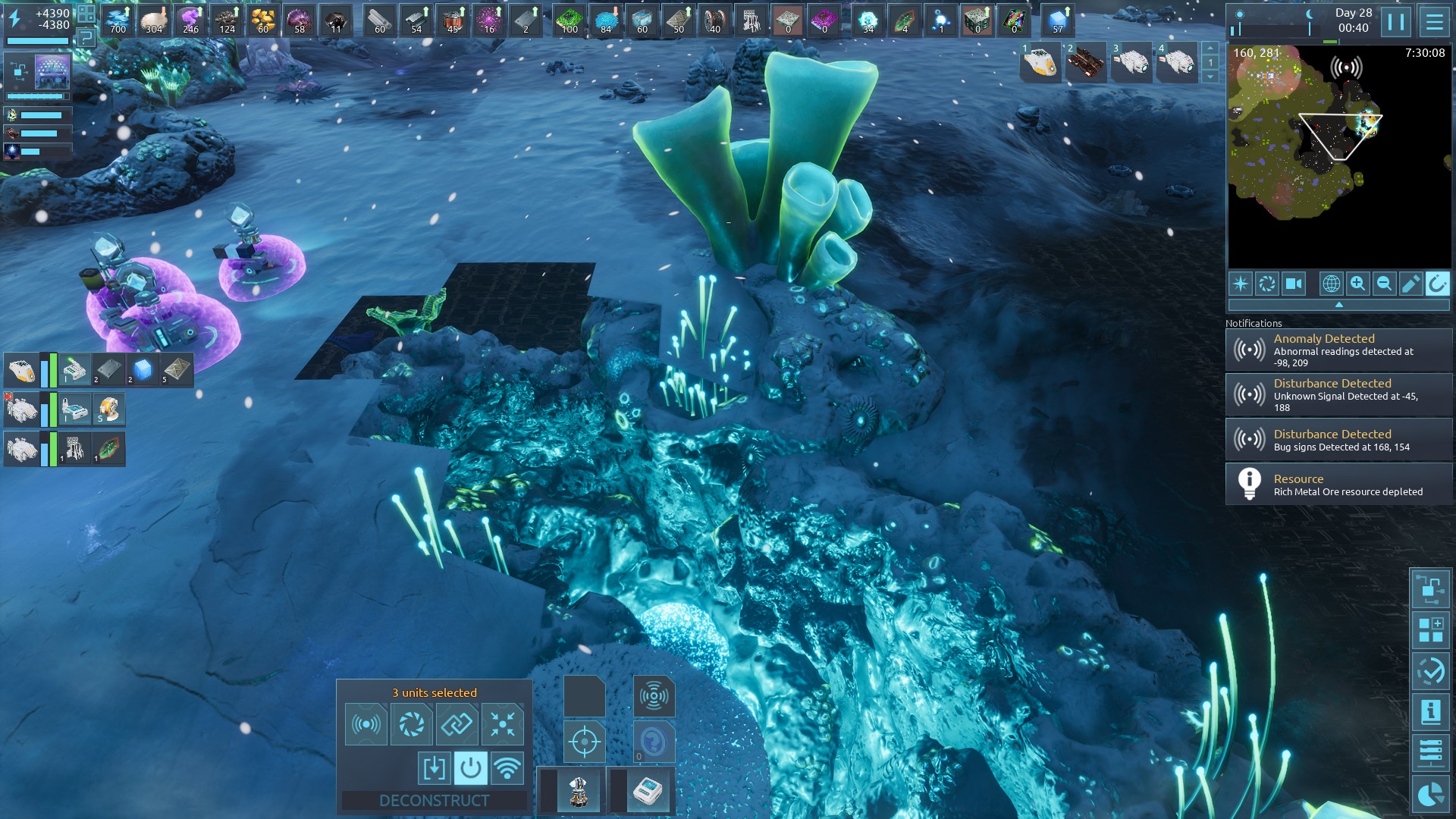The image size is (1456, 819).
Task: Click the minimap zoom-in magnifier
Action: tap(1357, 284)
